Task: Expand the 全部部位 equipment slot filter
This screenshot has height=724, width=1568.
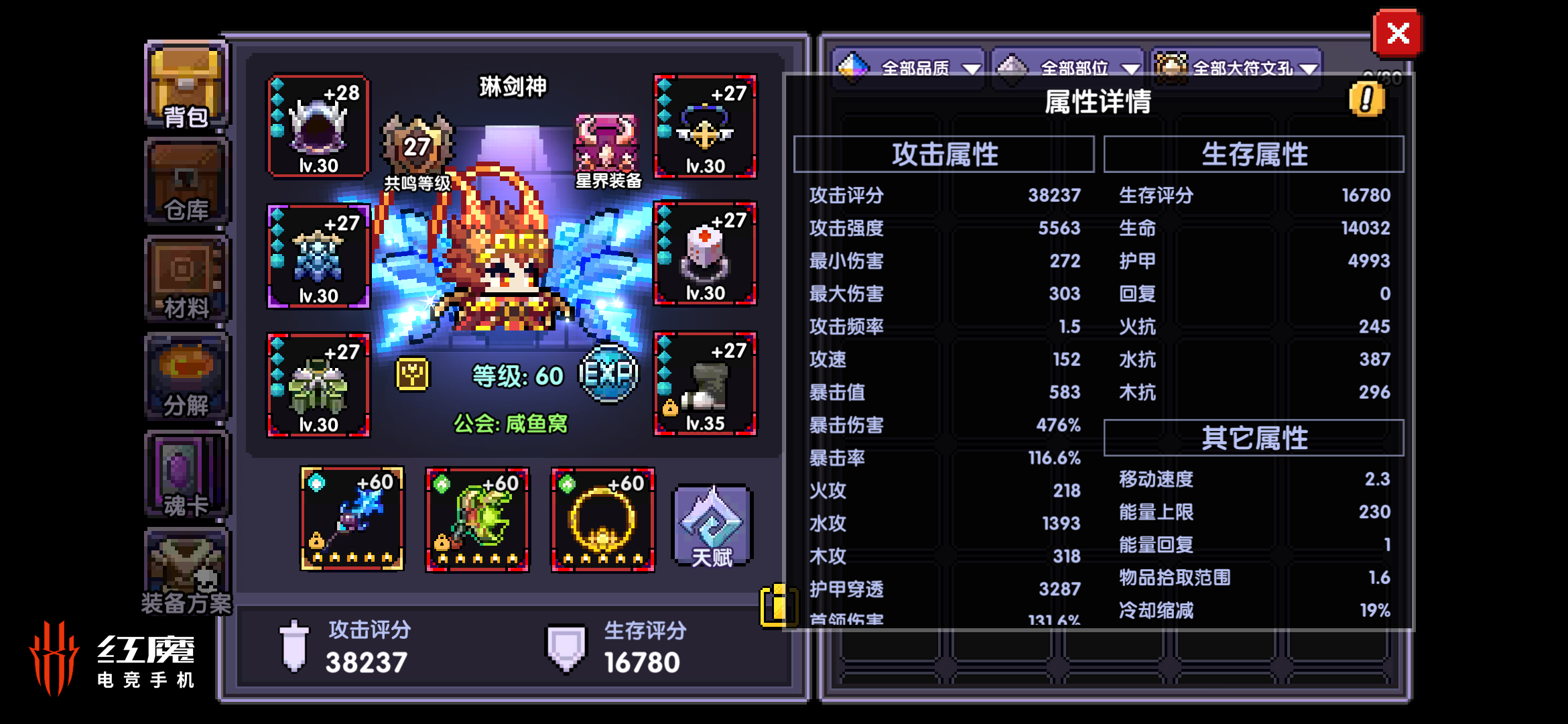Action: (x=1069, y=67)
